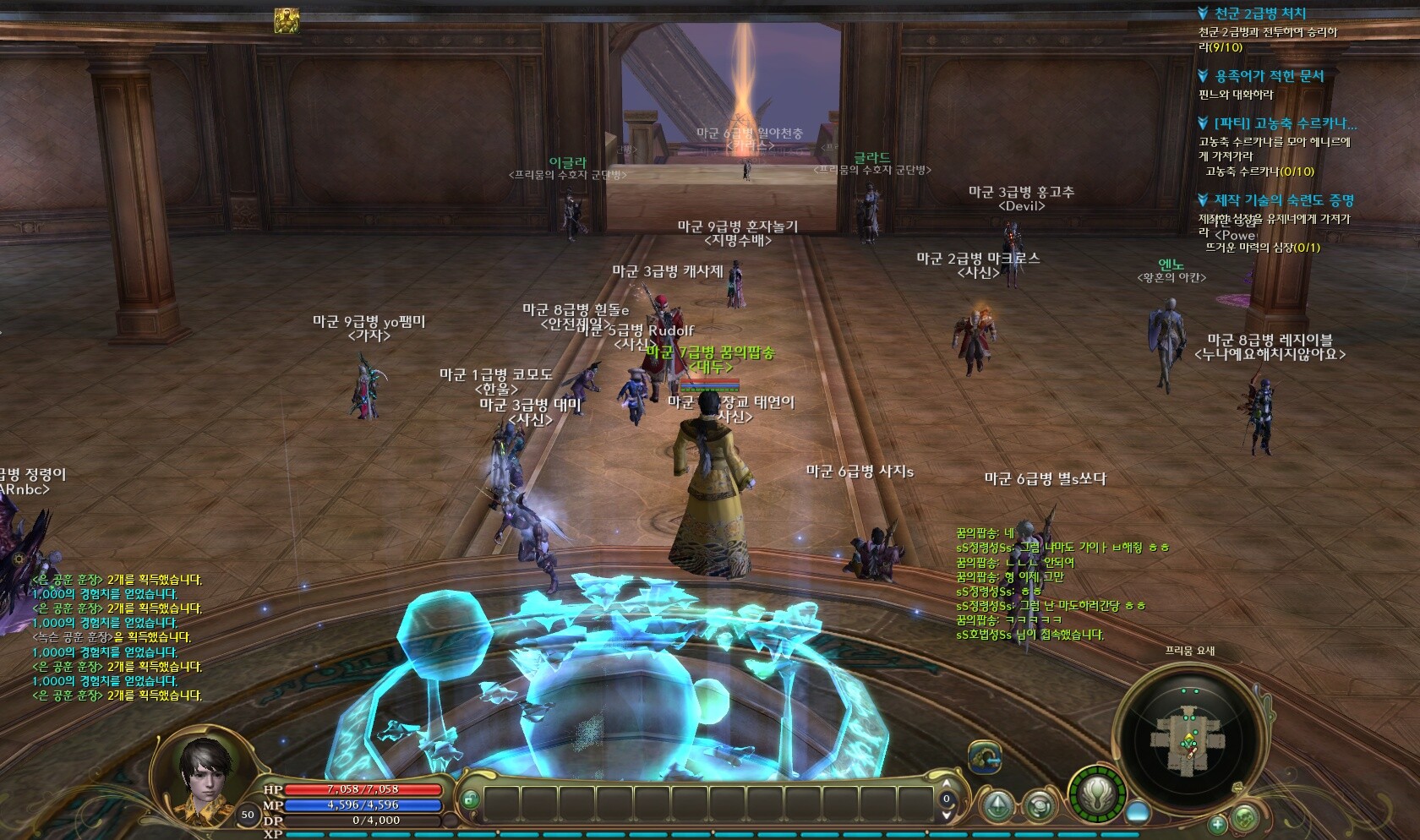Click the system loot message log
This screenshot has width=1420, height=840.
[117, 637]
